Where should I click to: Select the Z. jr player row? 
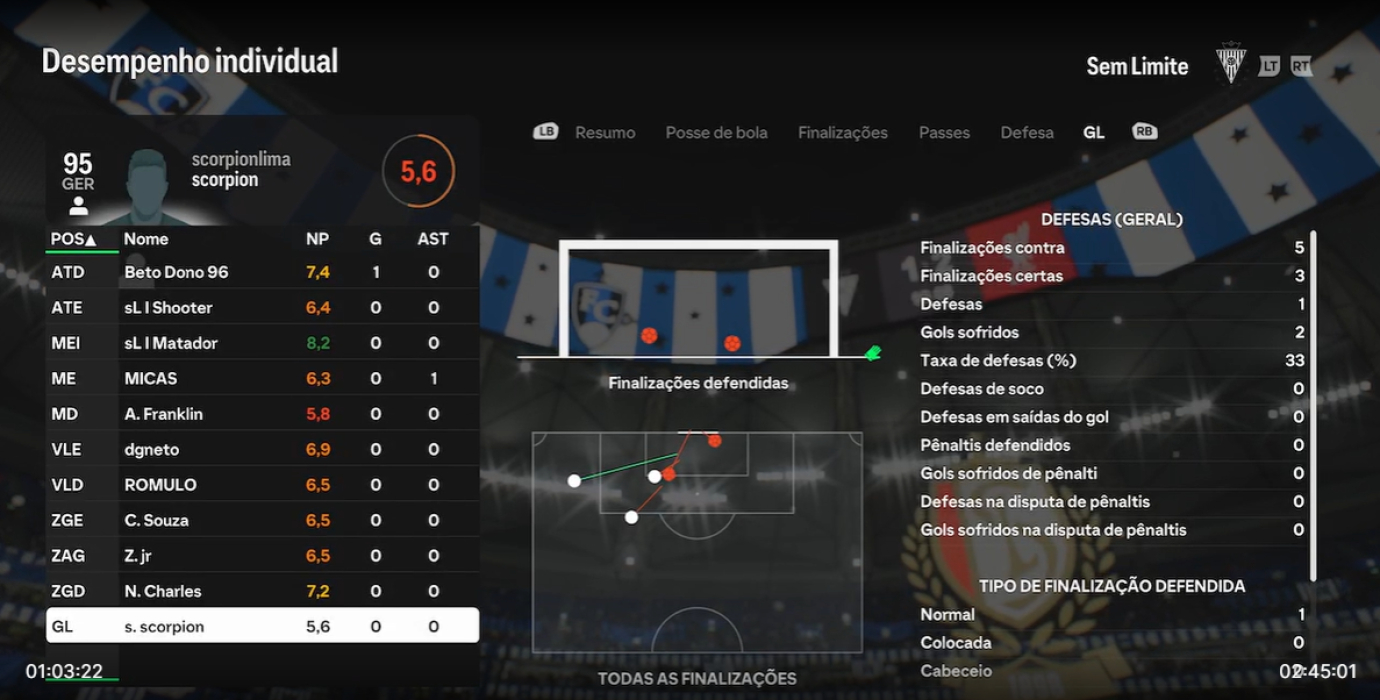point(262,556)
